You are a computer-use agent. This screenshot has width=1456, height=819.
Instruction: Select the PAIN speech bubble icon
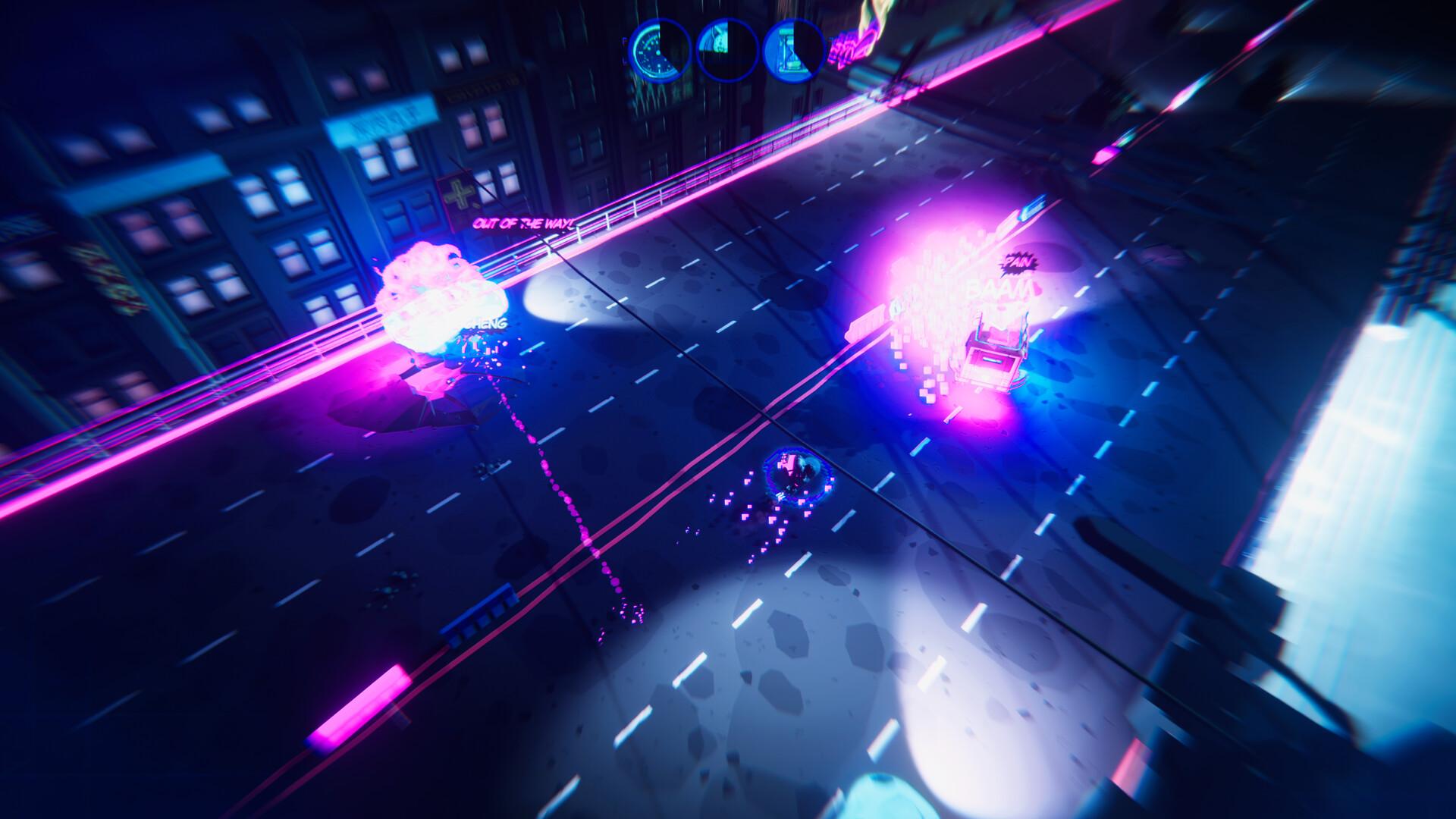1016,263
